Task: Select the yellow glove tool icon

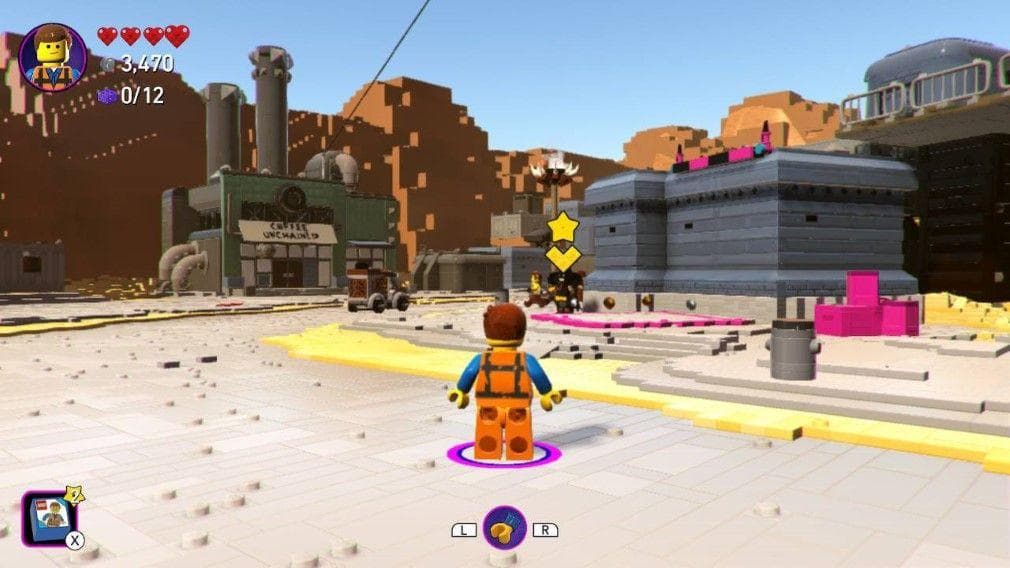Action: tap(504, 529)
